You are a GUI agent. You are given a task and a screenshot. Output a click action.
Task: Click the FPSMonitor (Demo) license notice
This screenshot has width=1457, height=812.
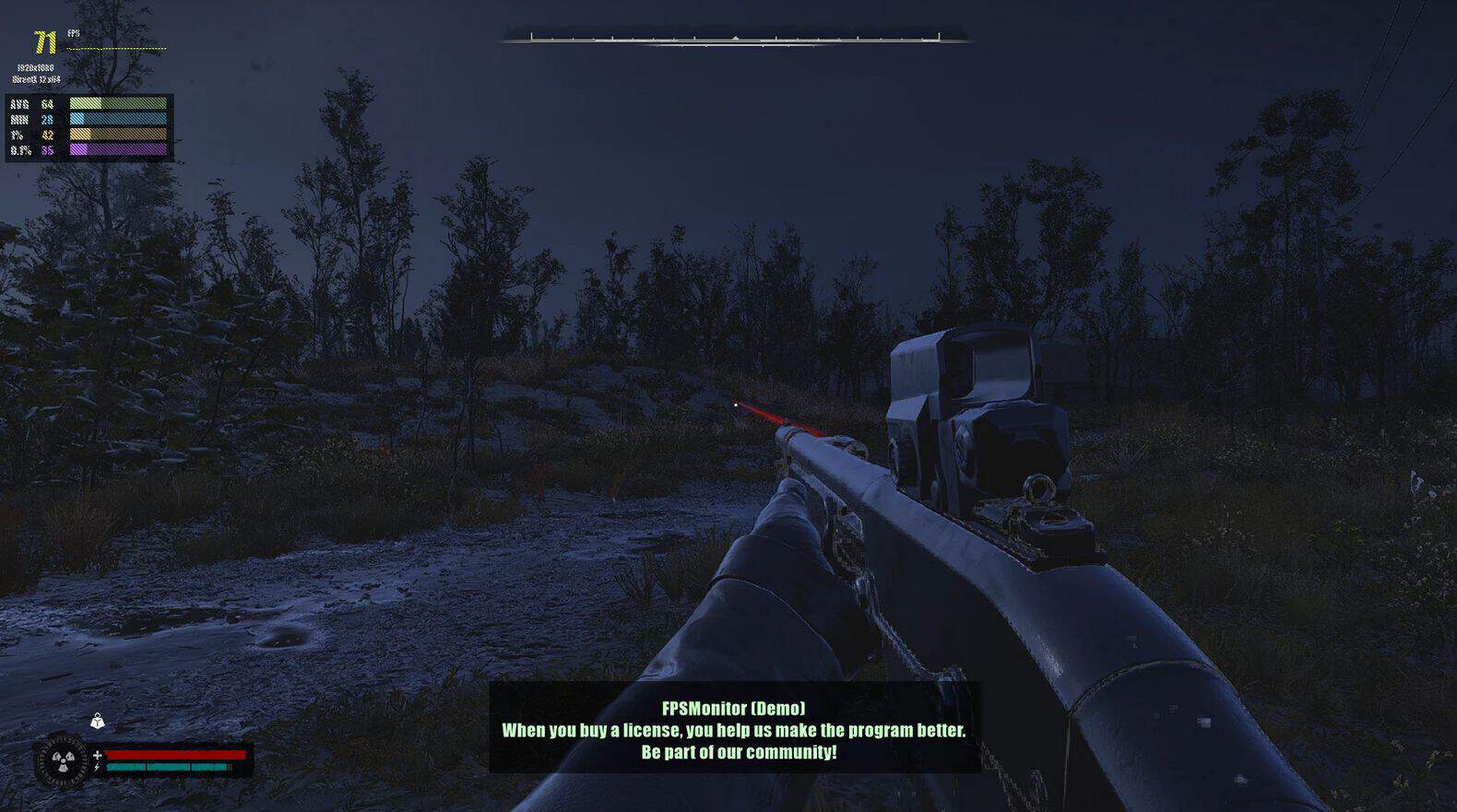tap(734, 730)
